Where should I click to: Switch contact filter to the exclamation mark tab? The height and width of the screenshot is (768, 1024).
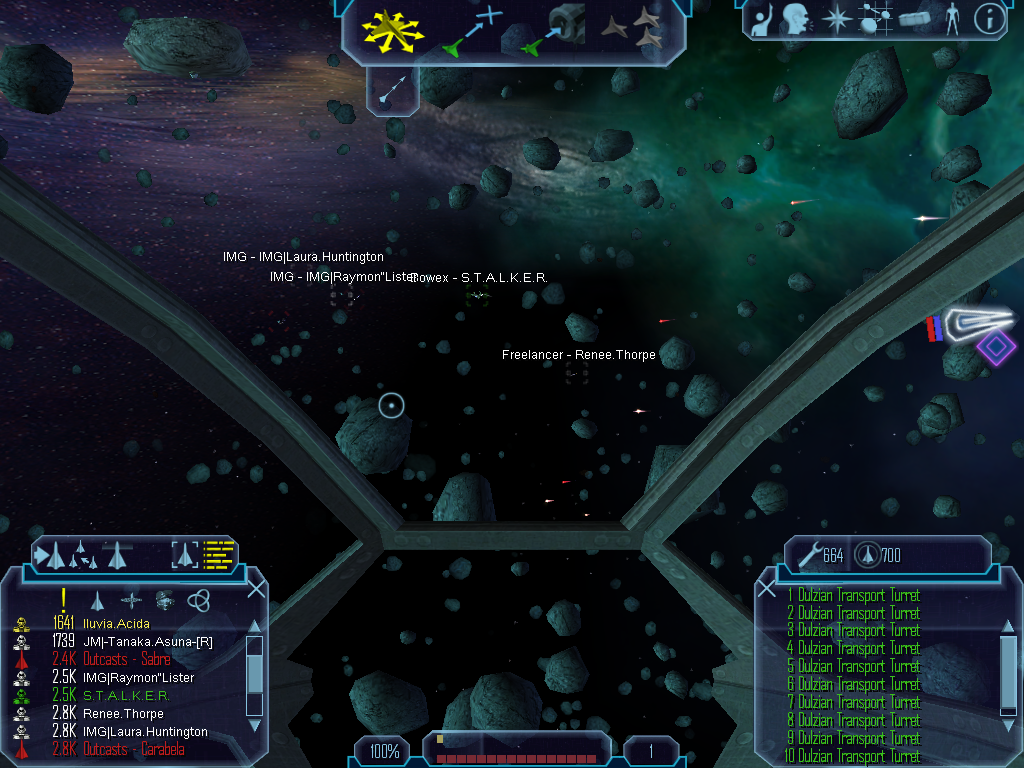click(x=63, y=599)
